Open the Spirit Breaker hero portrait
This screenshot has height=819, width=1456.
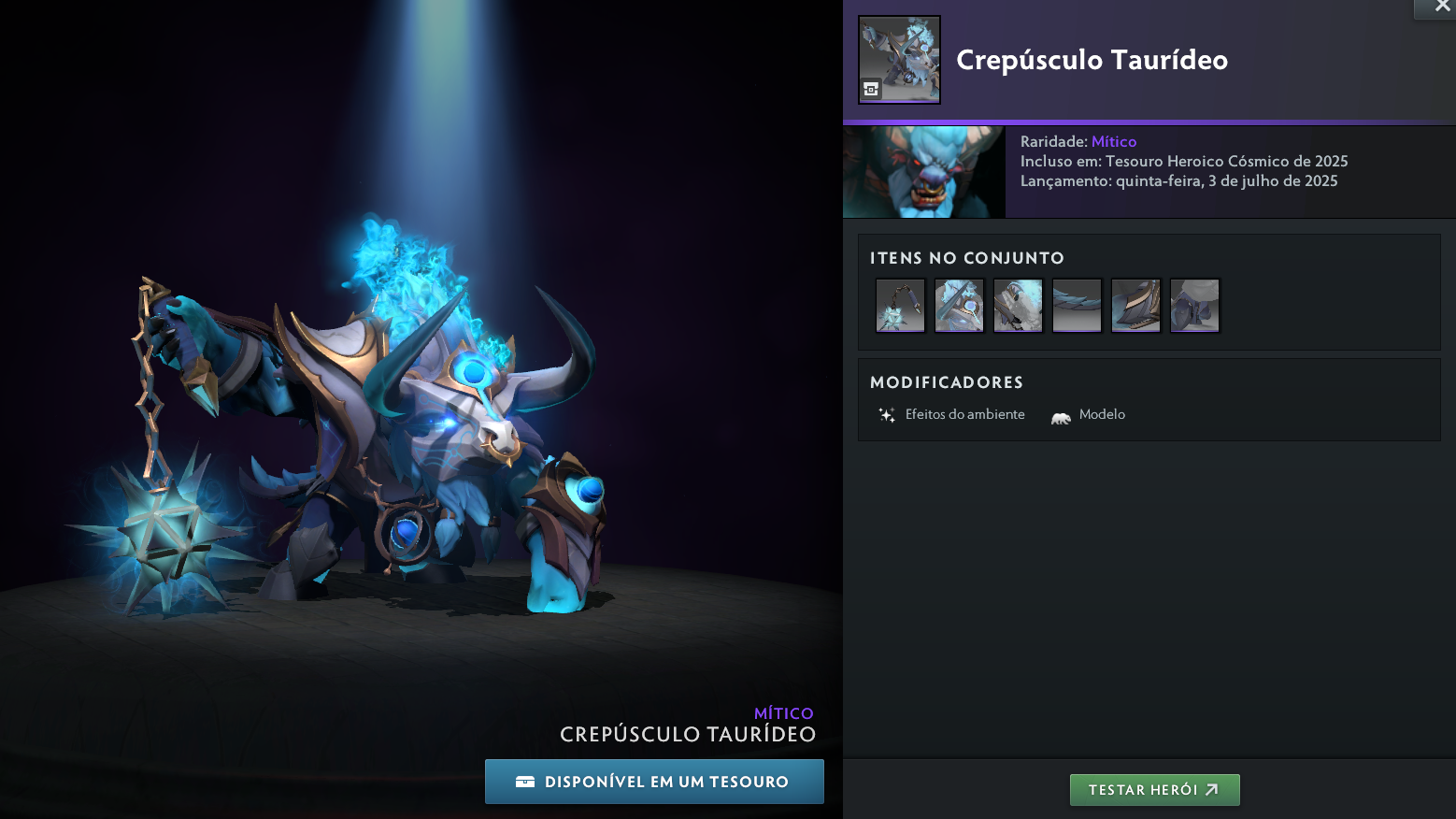pyautogui.click(x=923, y=172)
